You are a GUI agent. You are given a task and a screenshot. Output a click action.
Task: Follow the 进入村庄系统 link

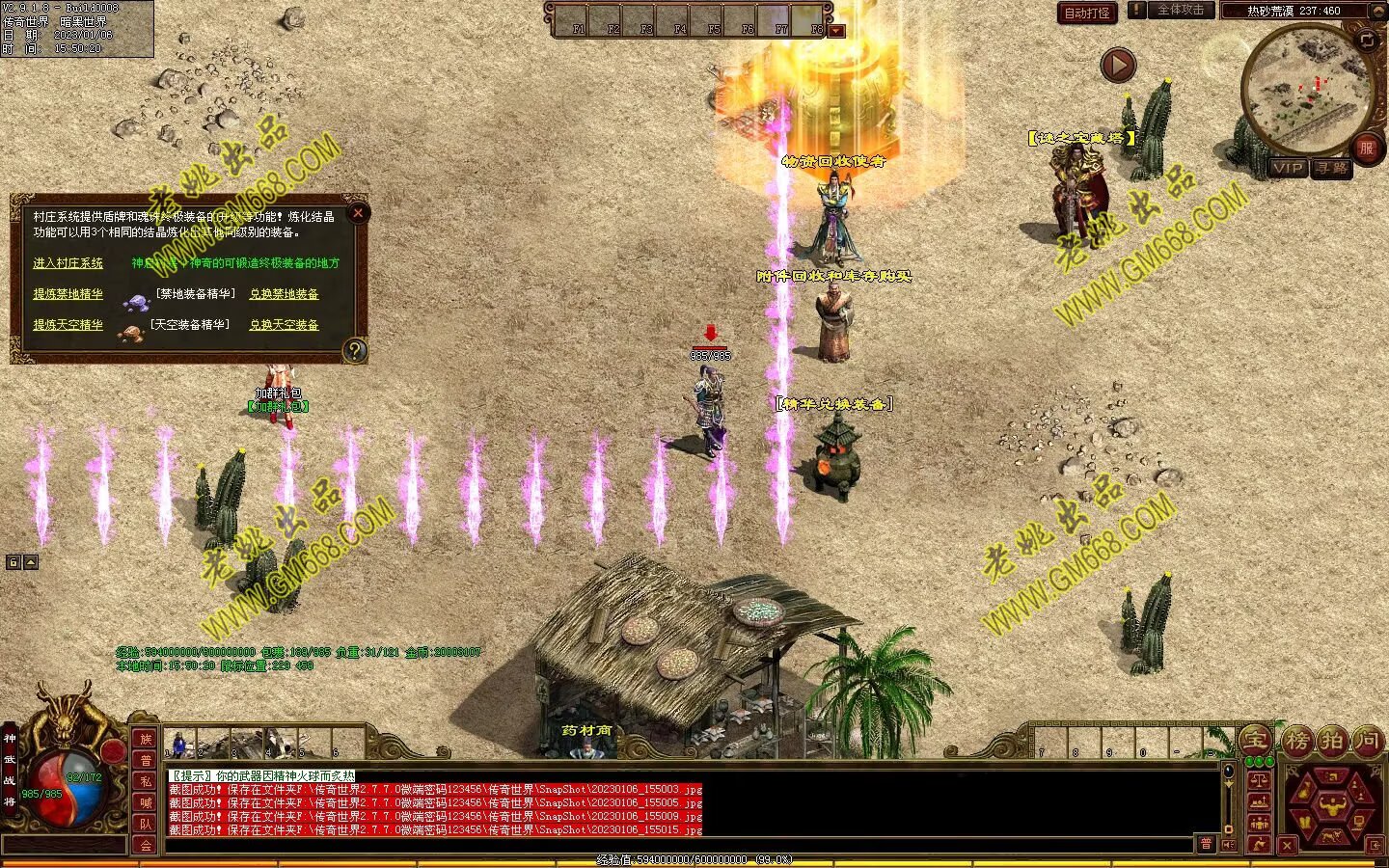point(68,263)
